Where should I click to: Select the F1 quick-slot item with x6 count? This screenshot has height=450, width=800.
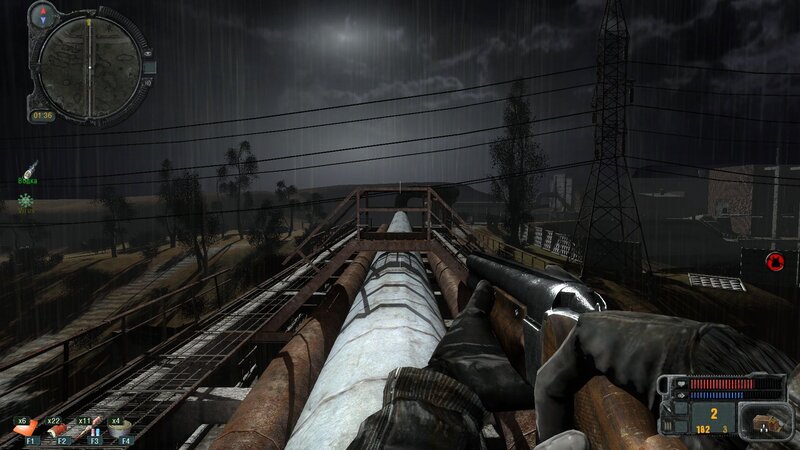pos(31,430)
